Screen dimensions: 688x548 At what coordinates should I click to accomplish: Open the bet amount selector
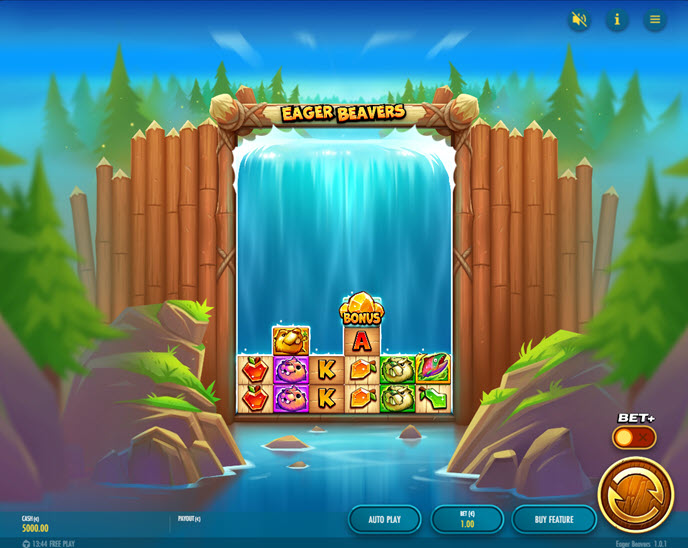coord(467,519)
